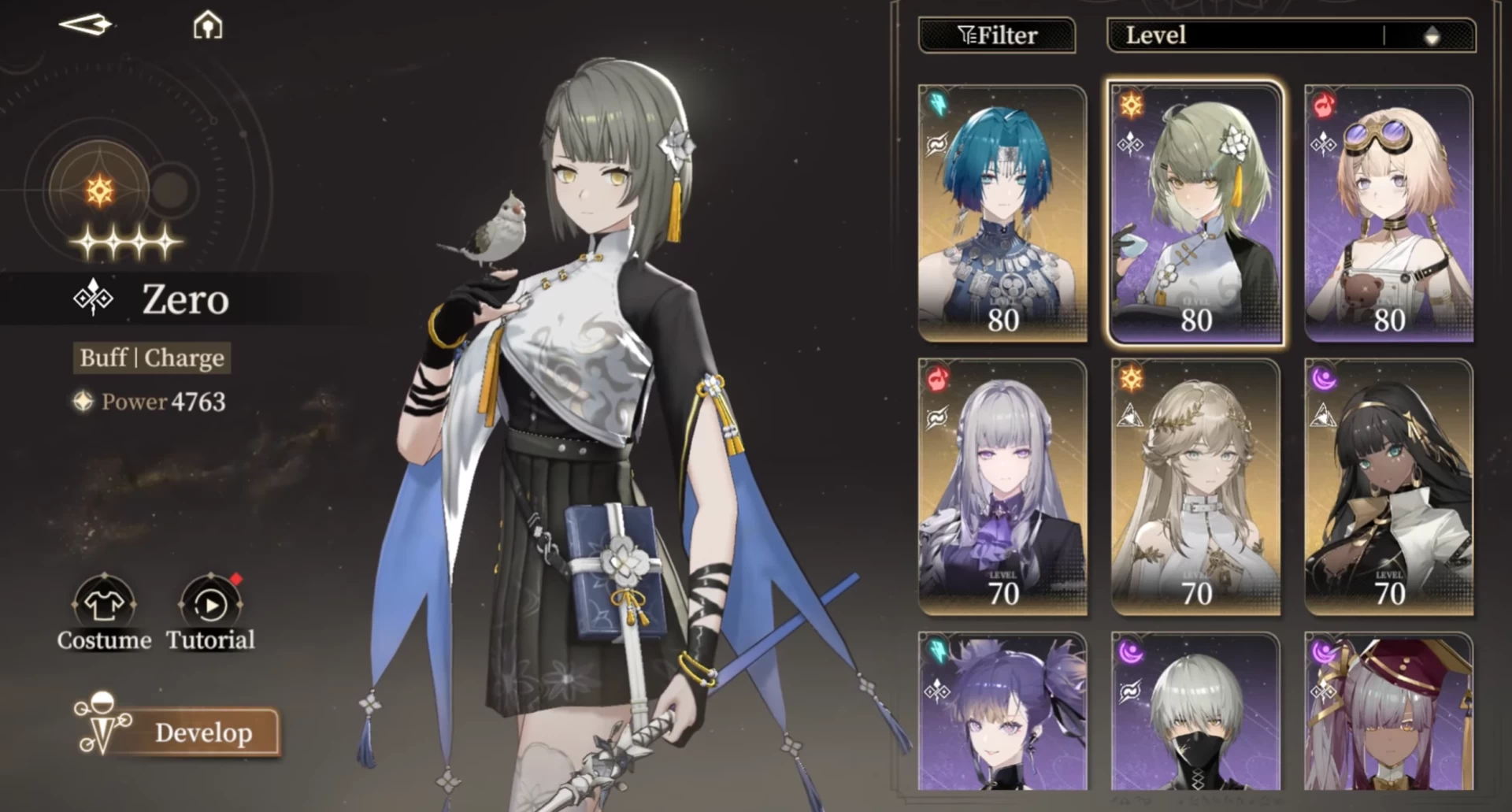
Task: Select the purple twin-tail character card
Action: click(1002, 713)
